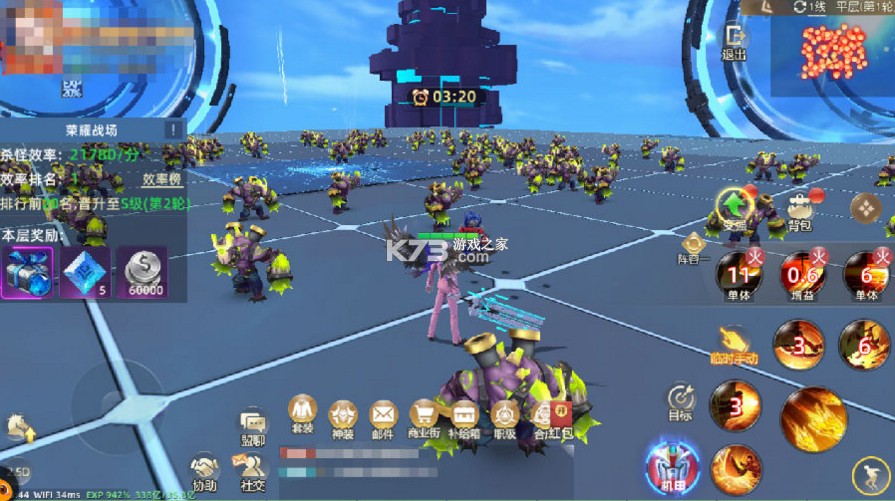Open the 效率榜 efficiency leaderboard
This screenshot has height=501, width=895.
tap(161, 180)
